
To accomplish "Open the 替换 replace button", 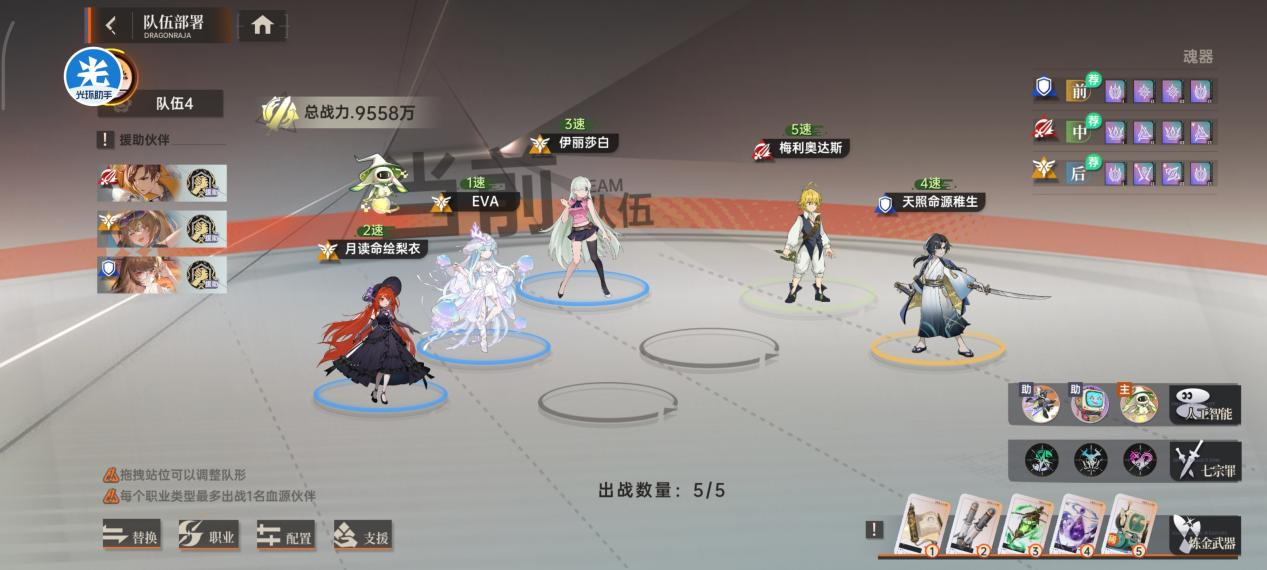I will pyautogui.click(x=131, y=536).
